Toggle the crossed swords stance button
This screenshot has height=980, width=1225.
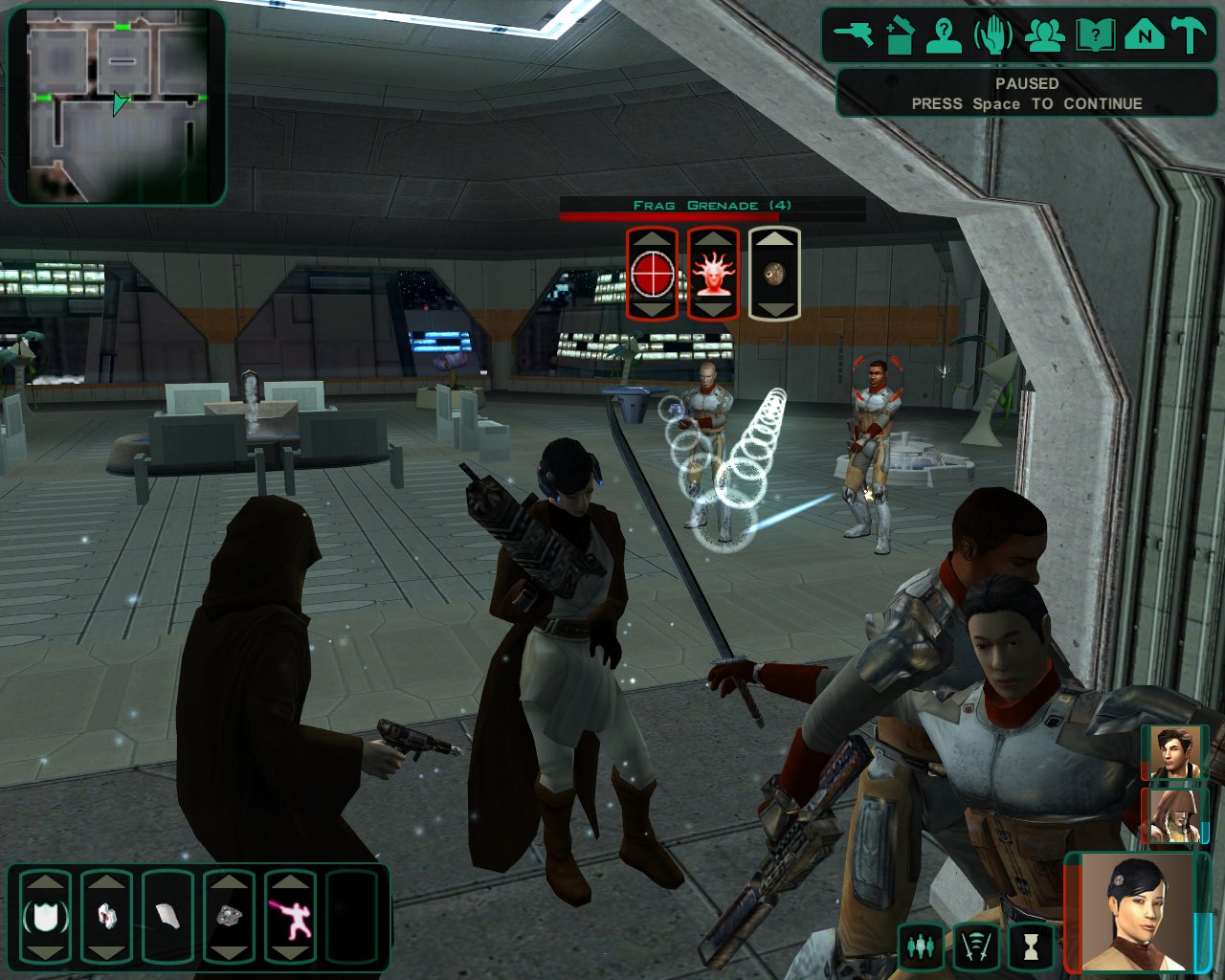[x=975, y=946]
